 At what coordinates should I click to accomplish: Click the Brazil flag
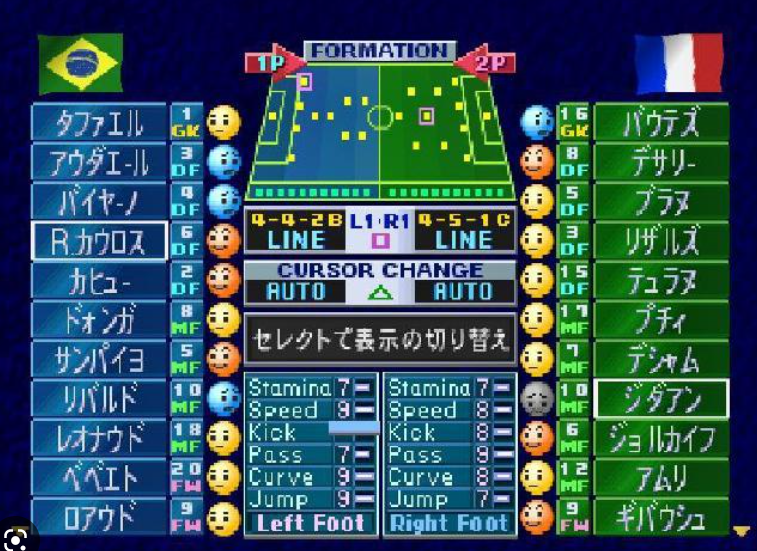pos(80,63)
